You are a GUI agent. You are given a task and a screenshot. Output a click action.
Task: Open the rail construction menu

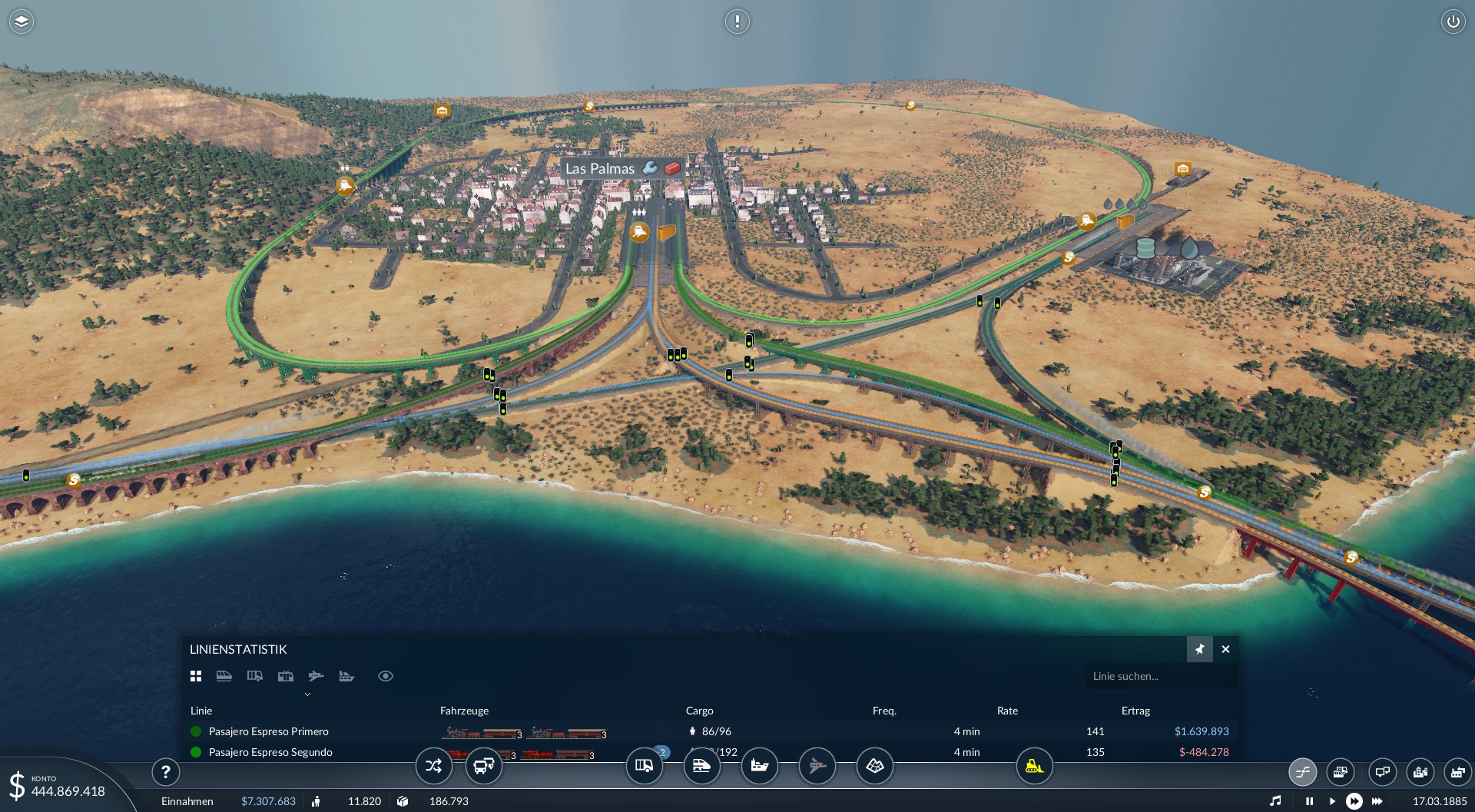tap(701, 766)
